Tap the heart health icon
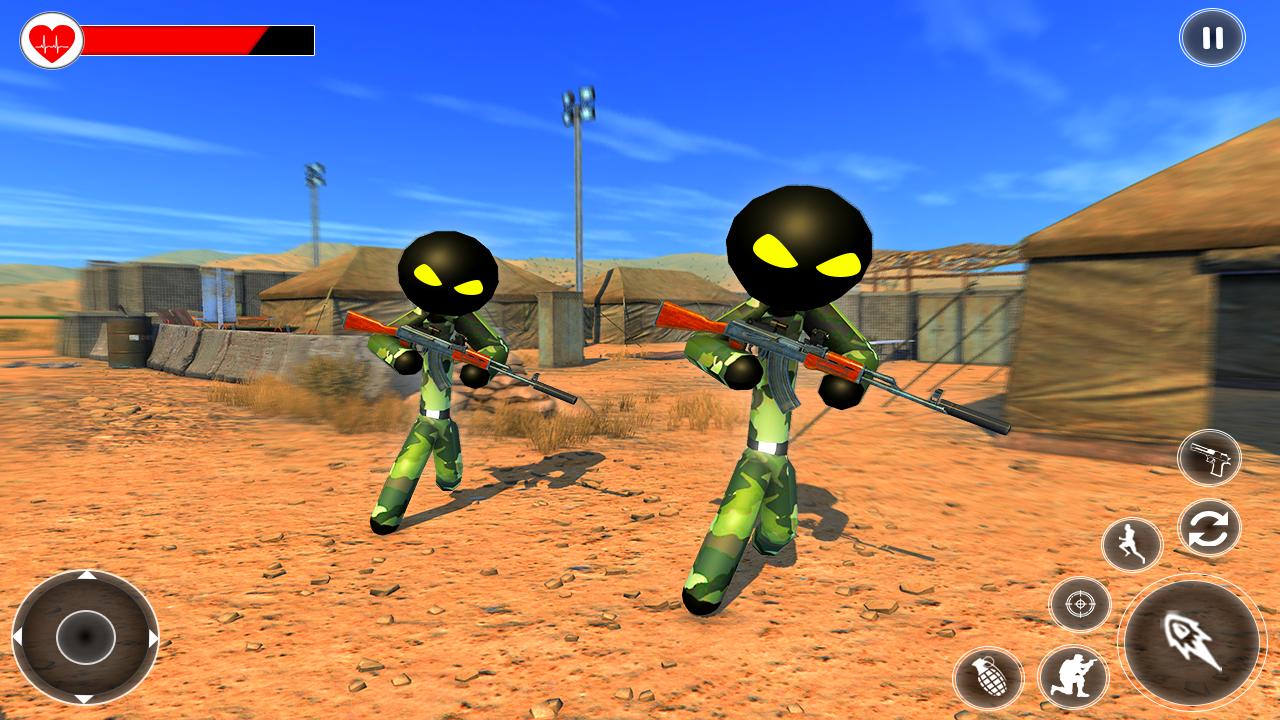Viewport: 1280px width, 720px height. tap(51, 38)
